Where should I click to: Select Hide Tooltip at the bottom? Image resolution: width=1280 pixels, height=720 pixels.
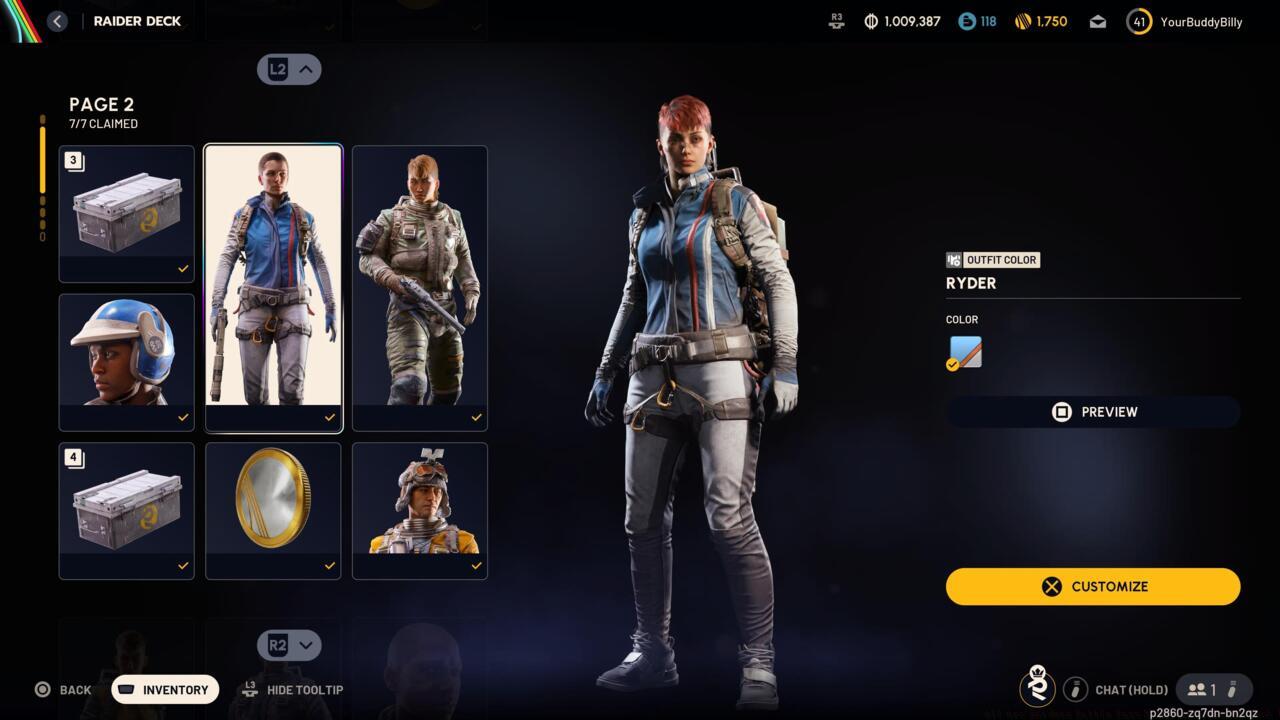tap(293, 689)
